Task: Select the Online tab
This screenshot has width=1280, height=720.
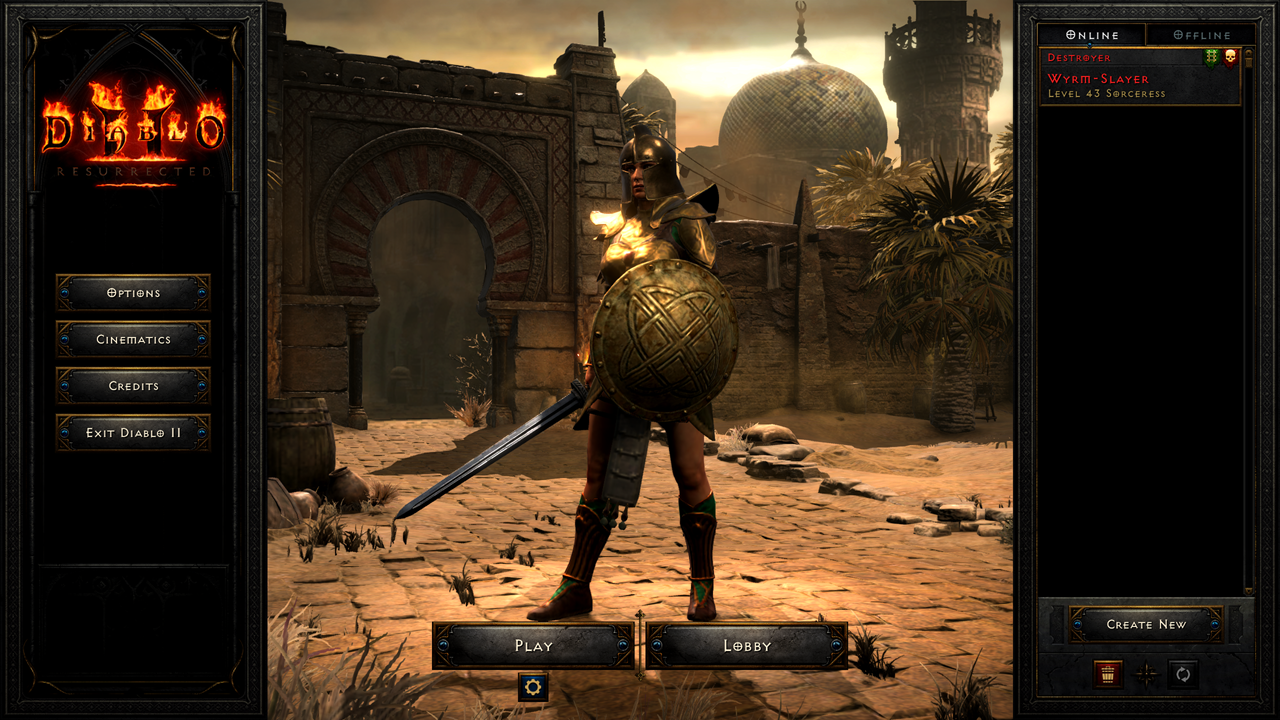Action: [x=1091, y=34]
